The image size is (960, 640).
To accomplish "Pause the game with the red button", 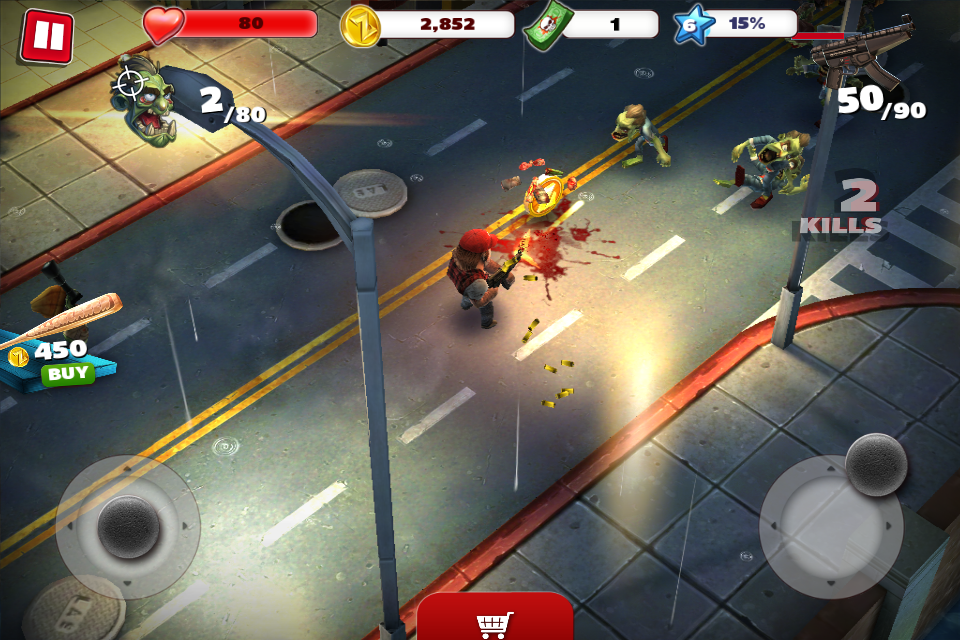I will 46,36.
